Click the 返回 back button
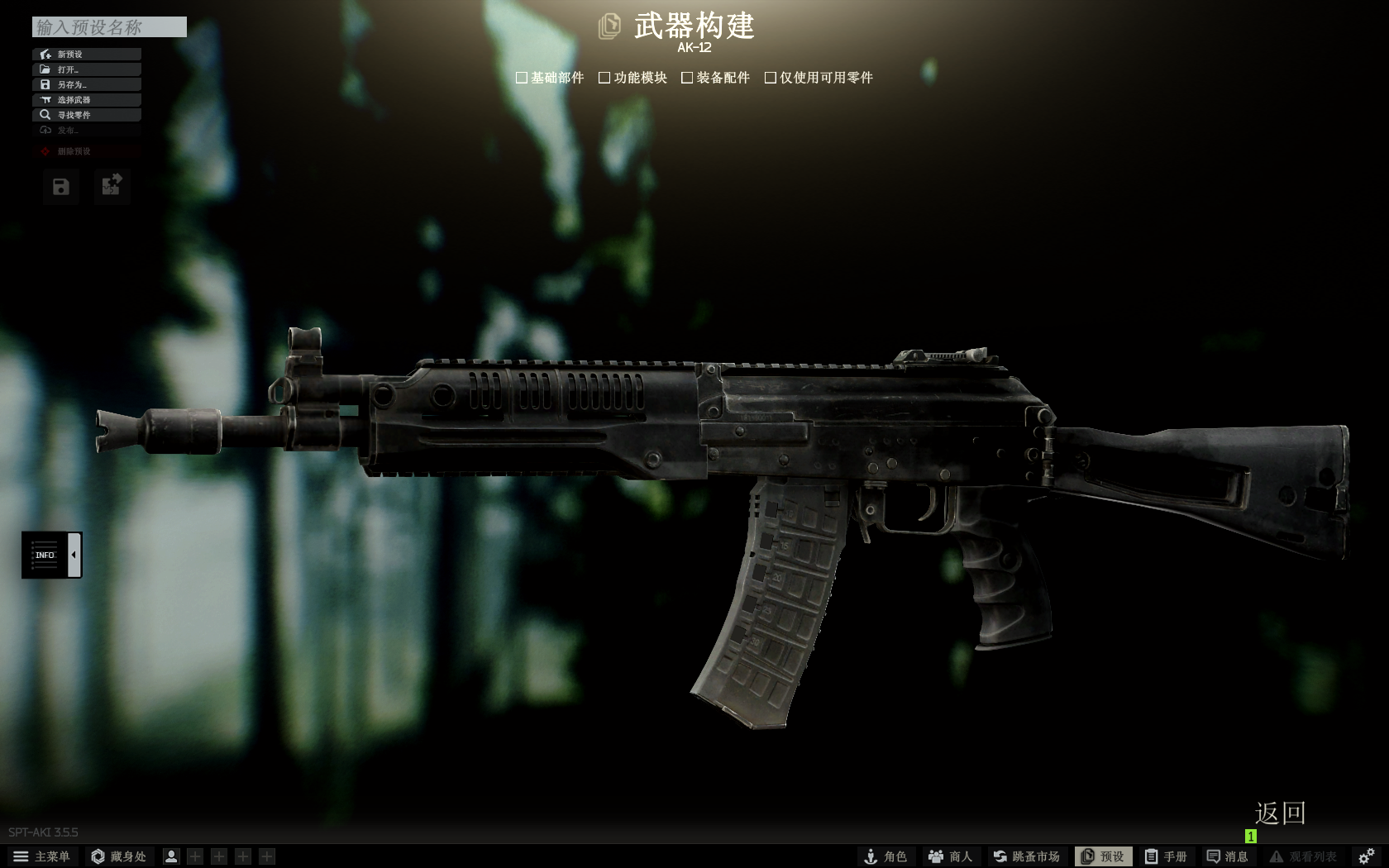 1278,814
